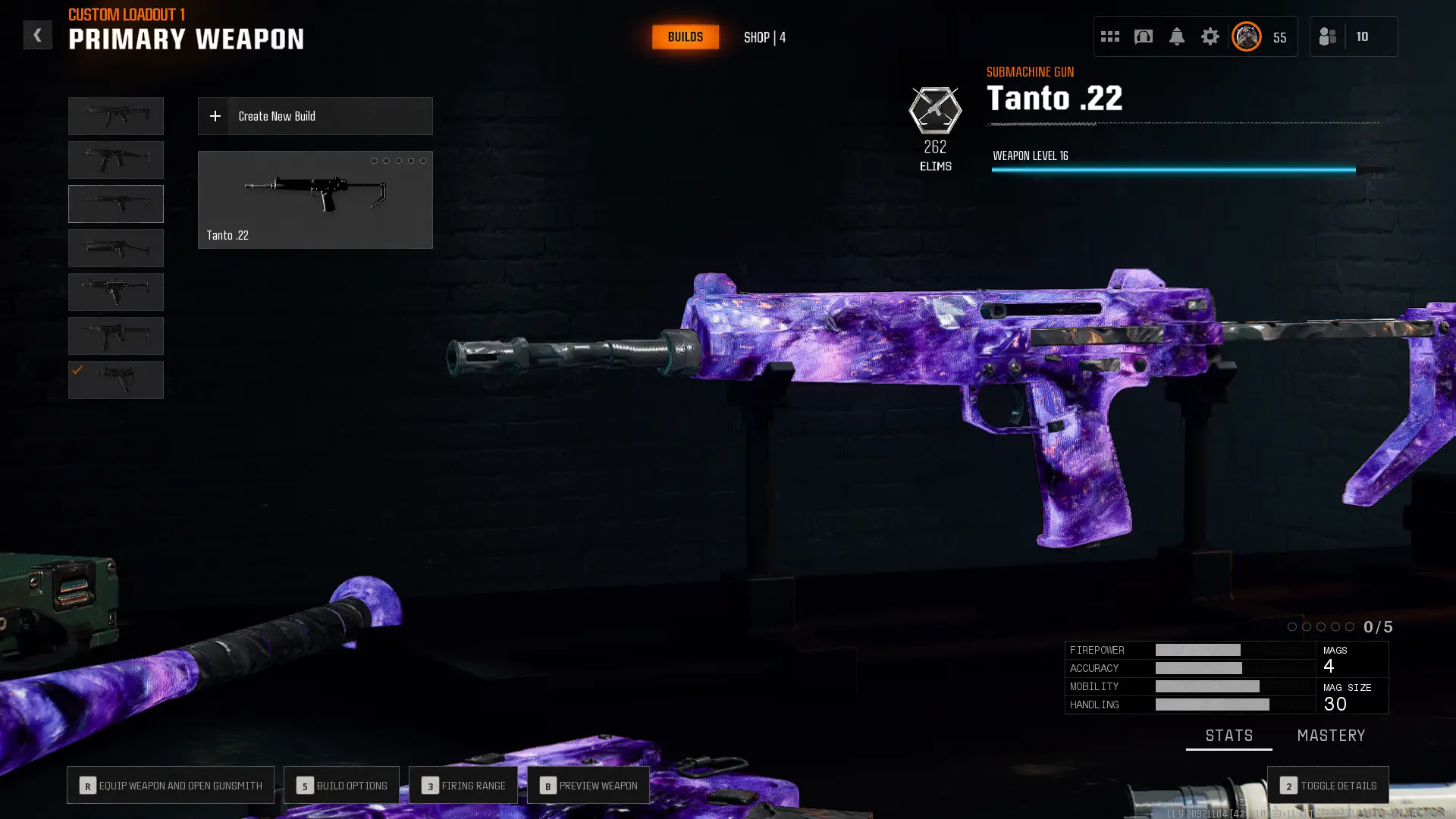Viewport: 1456px width, 819px height.
Task: Toggle weapon details with Toggle Details button
Action: coord(1328,786)
